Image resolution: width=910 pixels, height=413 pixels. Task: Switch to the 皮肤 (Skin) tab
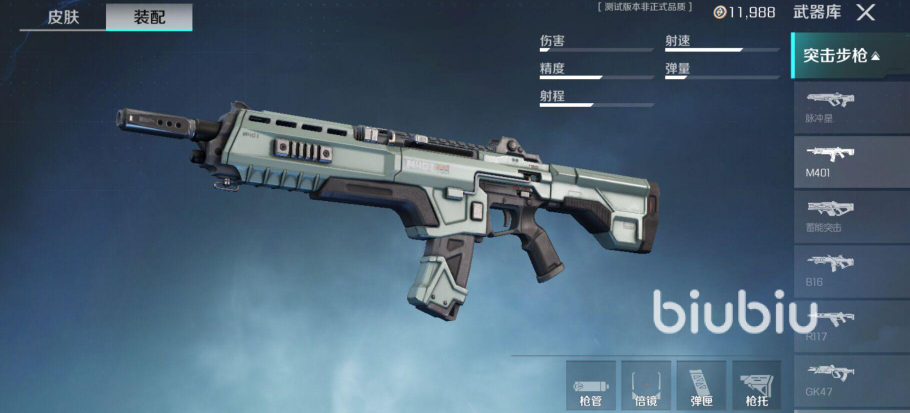62,17
